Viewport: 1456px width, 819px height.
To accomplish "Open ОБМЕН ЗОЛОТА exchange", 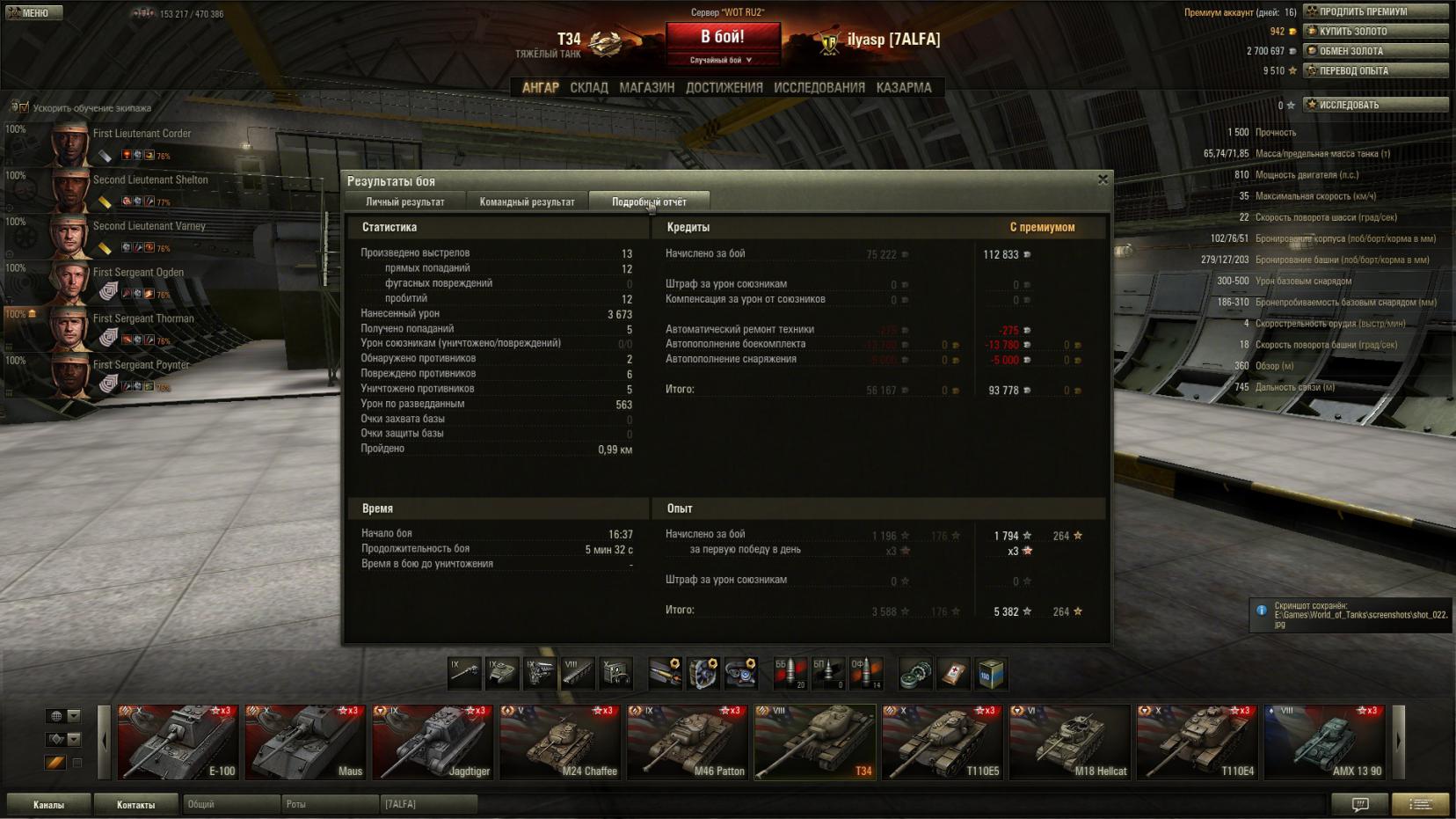I will tap(1375, 51).
